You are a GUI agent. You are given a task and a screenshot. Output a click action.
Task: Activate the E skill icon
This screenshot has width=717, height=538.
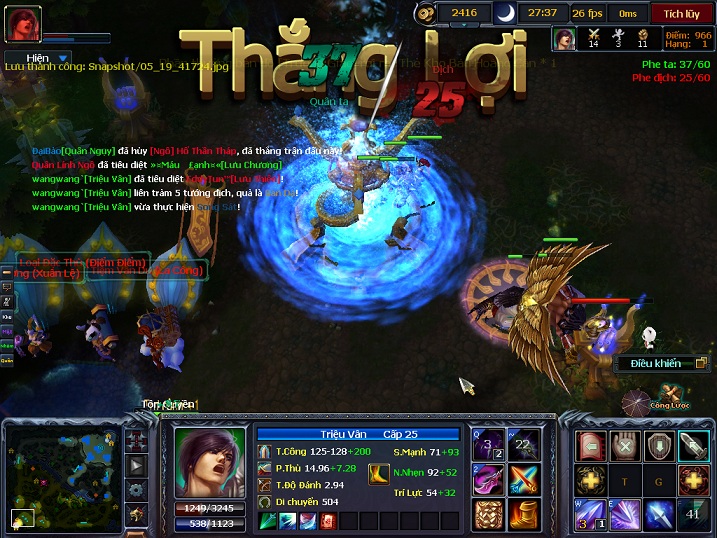pyautogui.click(x=625, y=514)
